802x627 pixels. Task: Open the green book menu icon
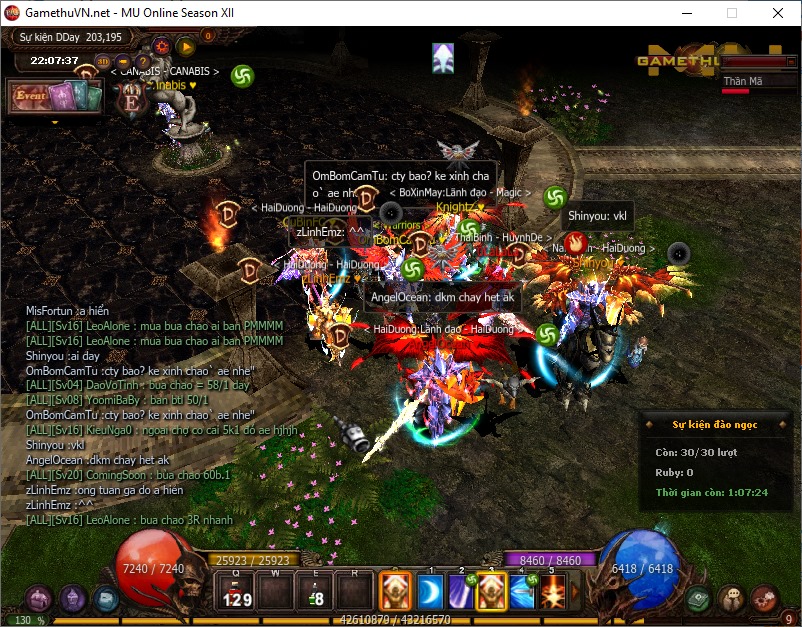[700, 598]
